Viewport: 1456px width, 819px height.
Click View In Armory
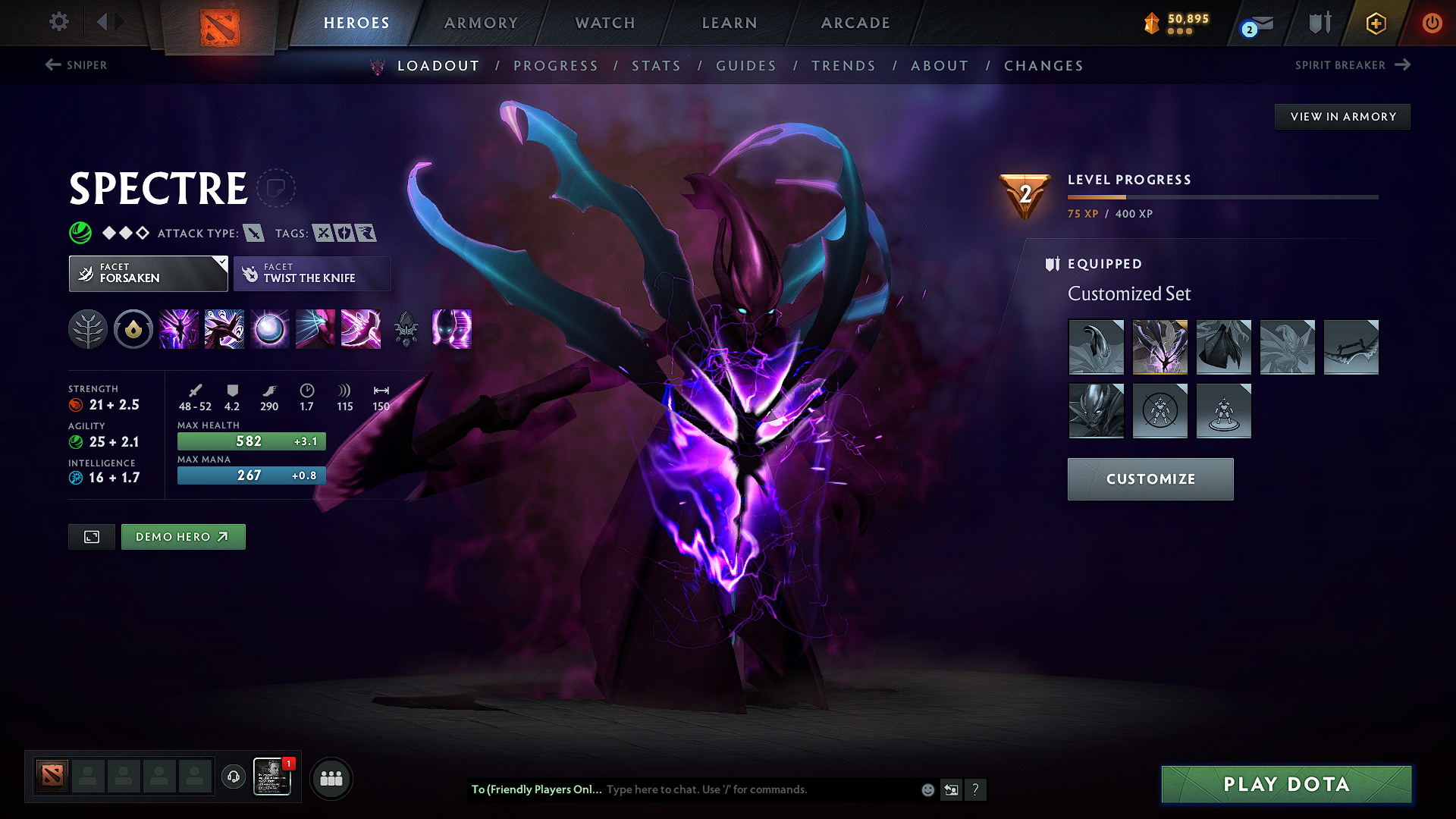coord(1342,116)
